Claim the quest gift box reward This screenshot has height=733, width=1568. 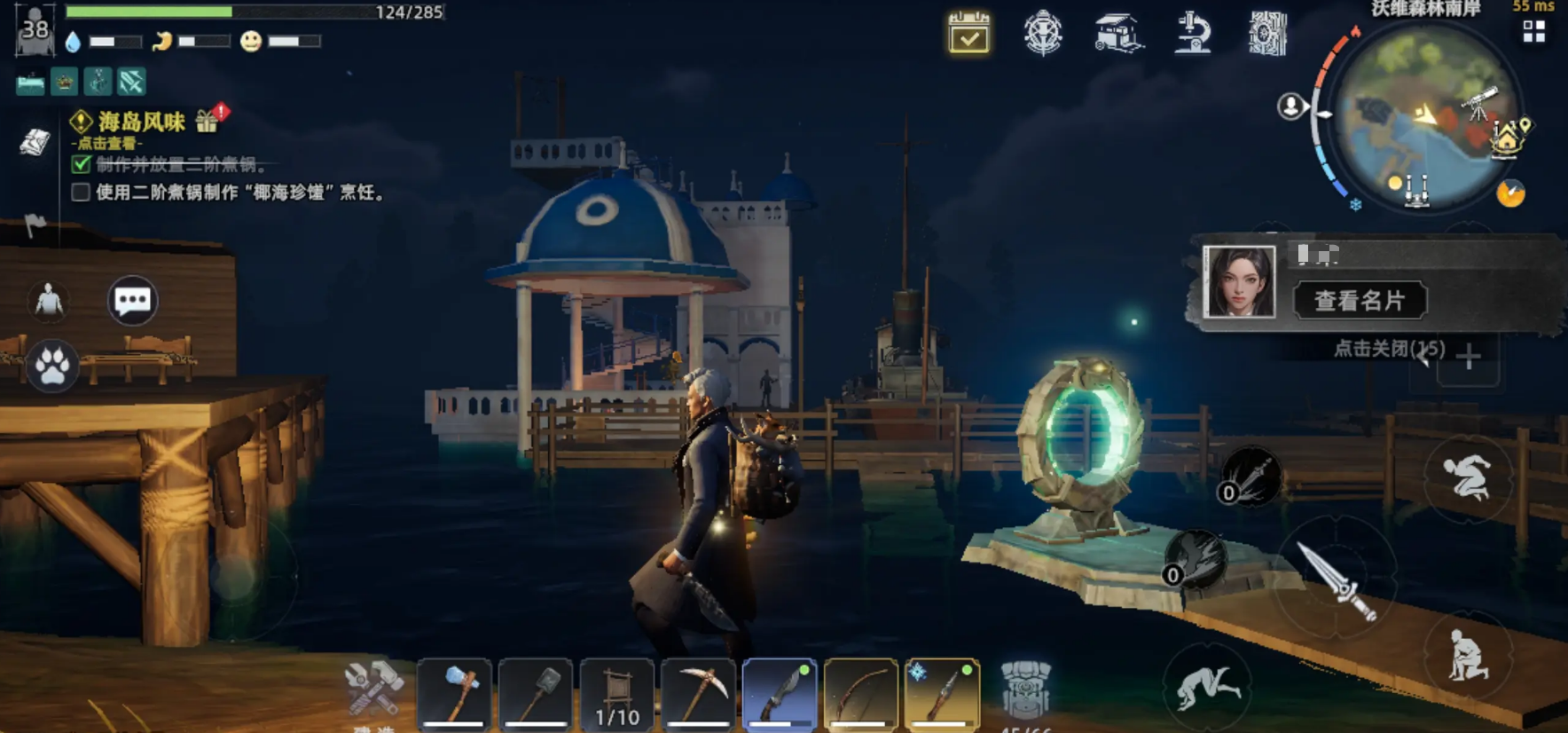pyautogui.click(x=209, y=120)
